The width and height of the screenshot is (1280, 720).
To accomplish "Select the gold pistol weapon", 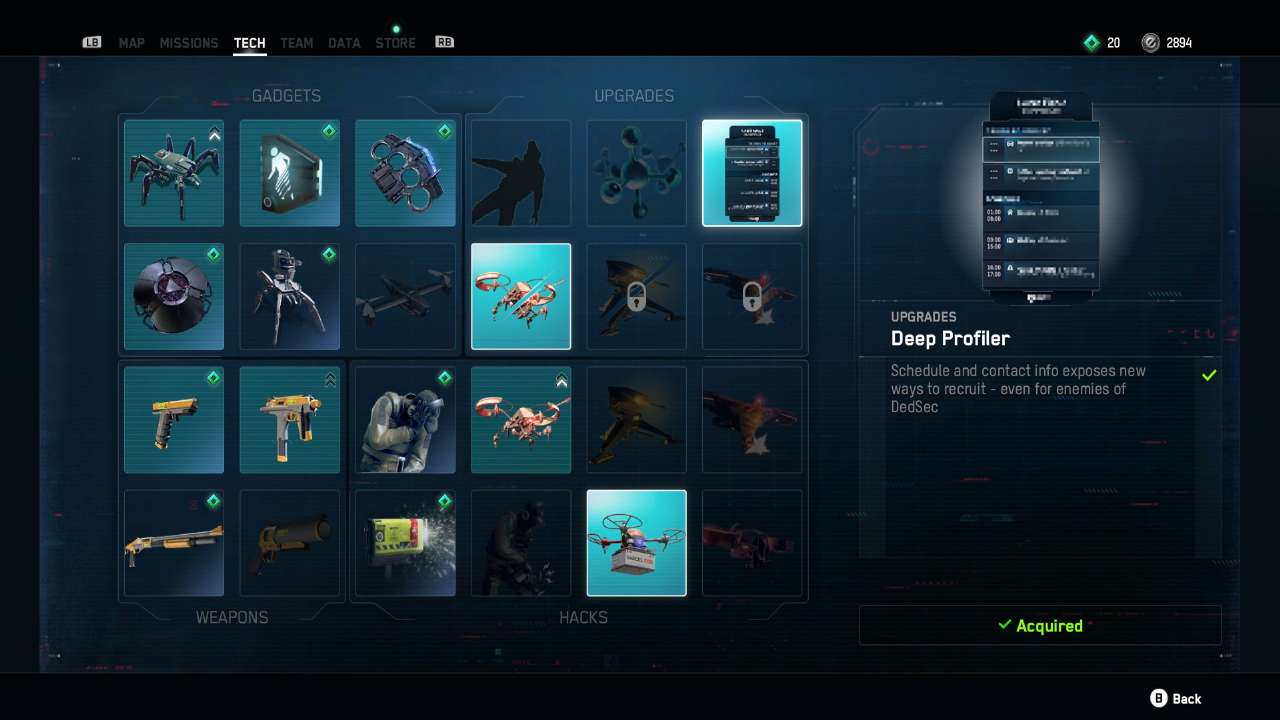I will pyautogui.click(x=173, y=419).
